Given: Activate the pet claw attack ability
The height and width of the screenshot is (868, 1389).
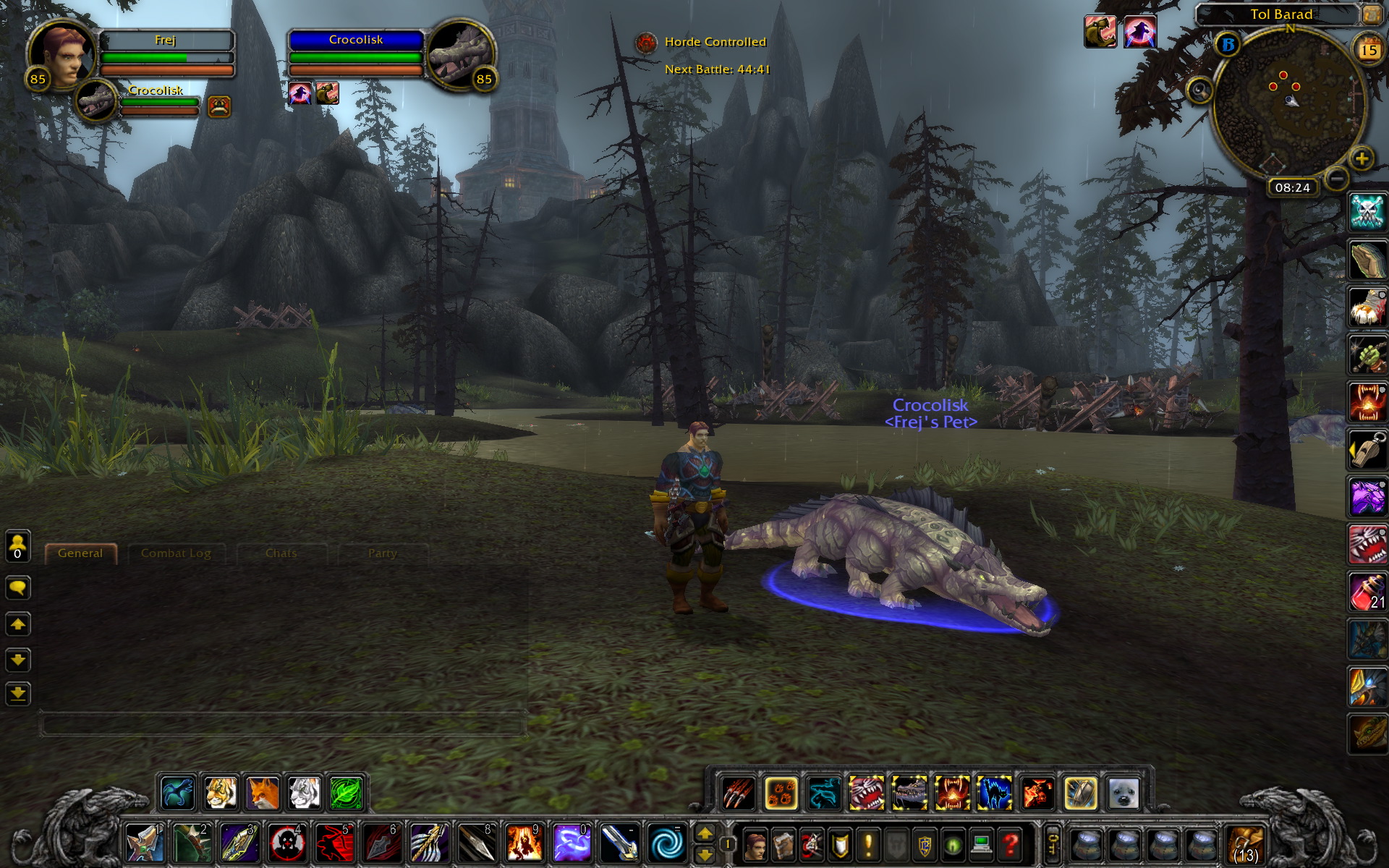Looking at the screenshot, I should pyautogui.click(x=739, y=793).
